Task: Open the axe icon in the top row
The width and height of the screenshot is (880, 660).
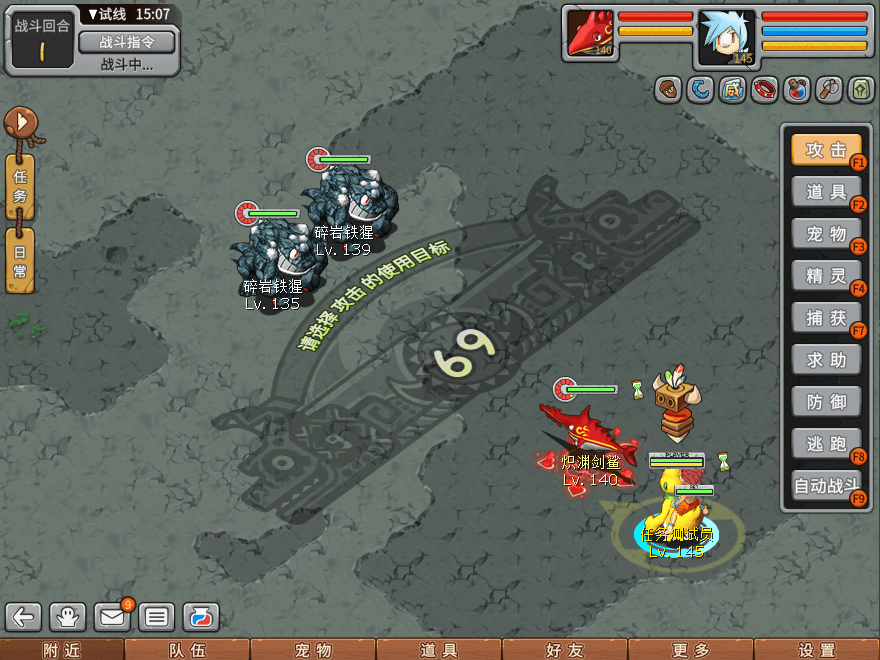Action: [829, 90]
